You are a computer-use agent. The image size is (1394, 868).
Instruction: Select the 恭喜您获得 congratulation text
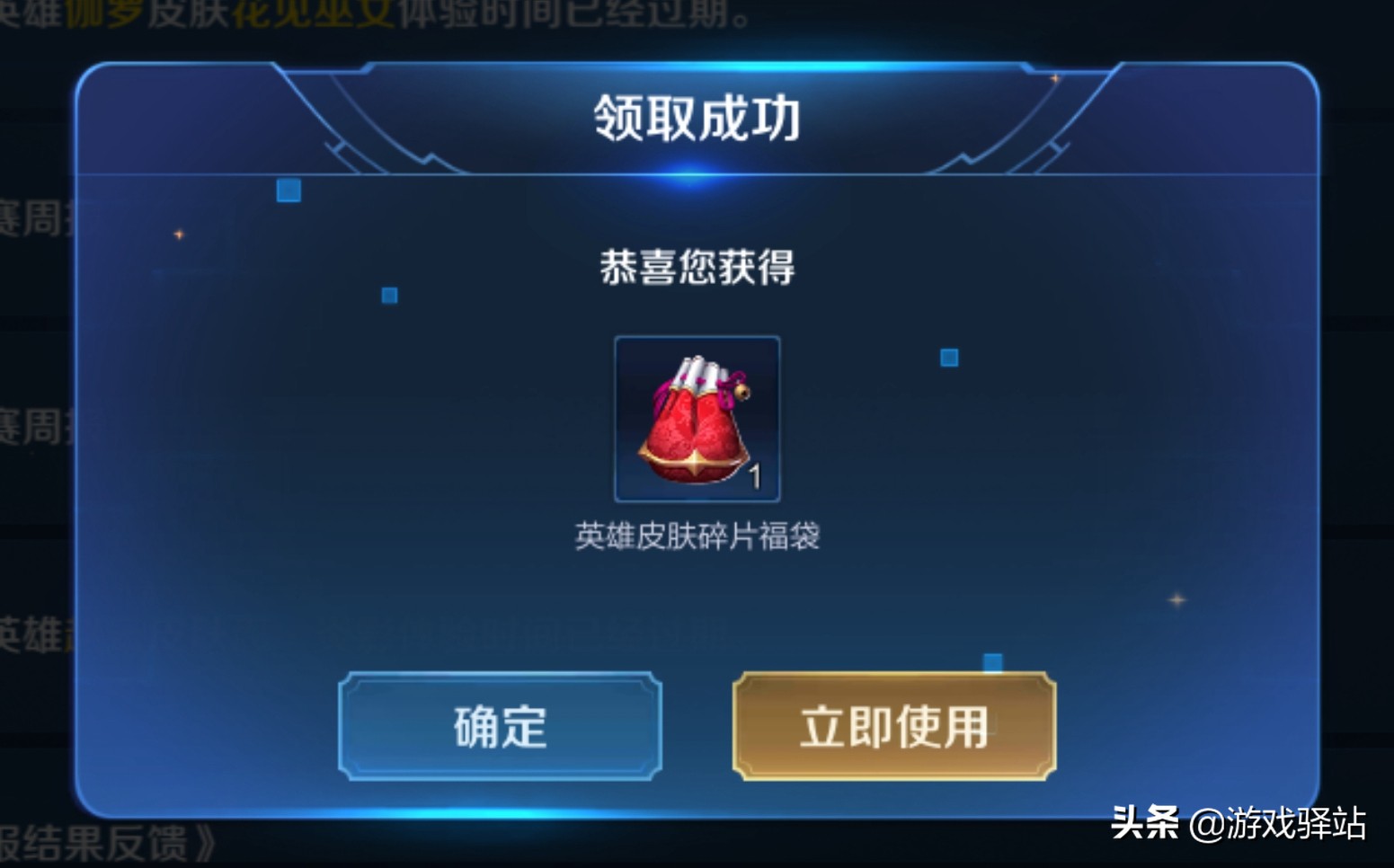[697, 266]
